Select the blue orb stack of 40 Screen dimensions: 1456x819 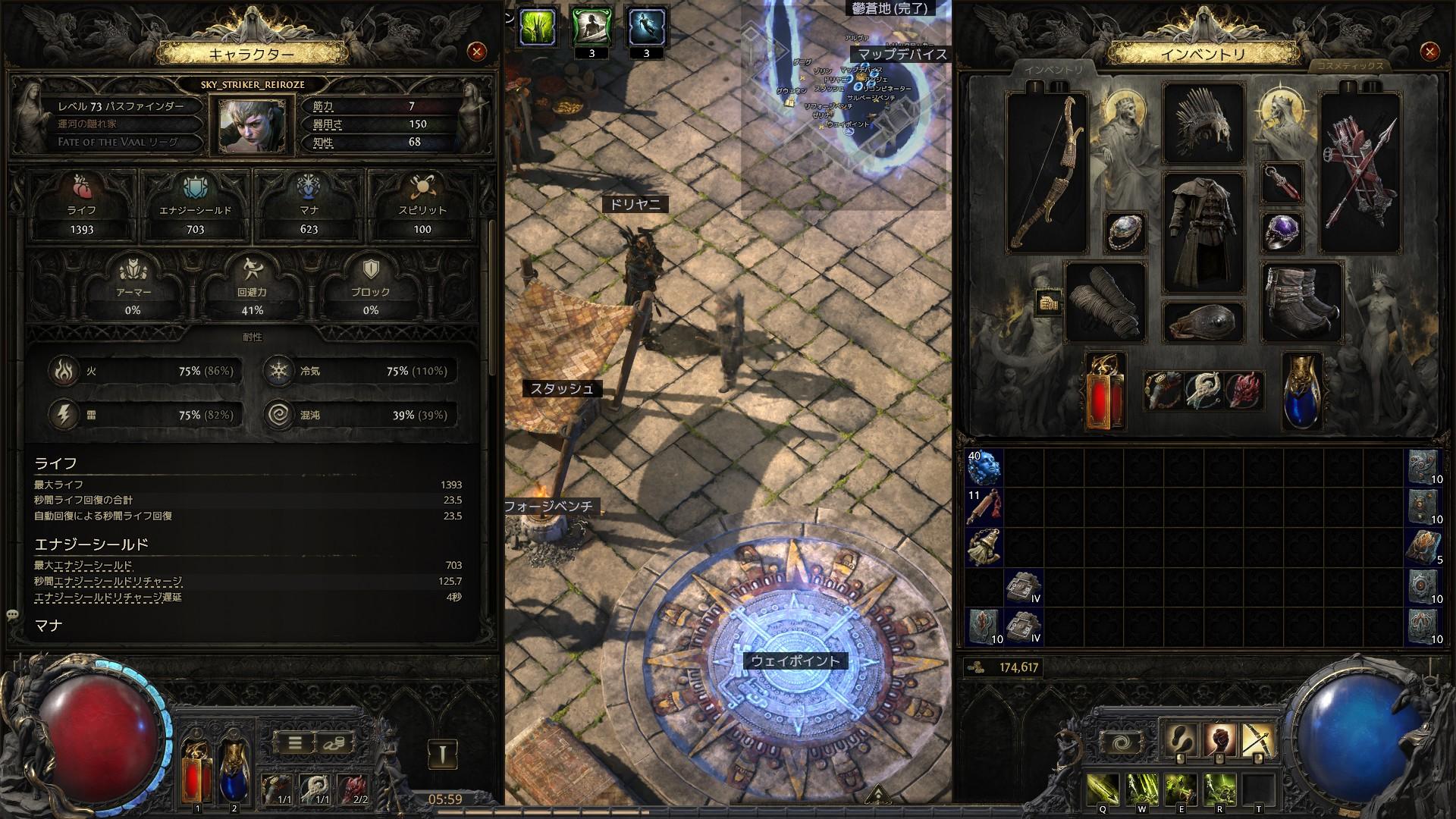pyautogui.click(x=984, y=467)
